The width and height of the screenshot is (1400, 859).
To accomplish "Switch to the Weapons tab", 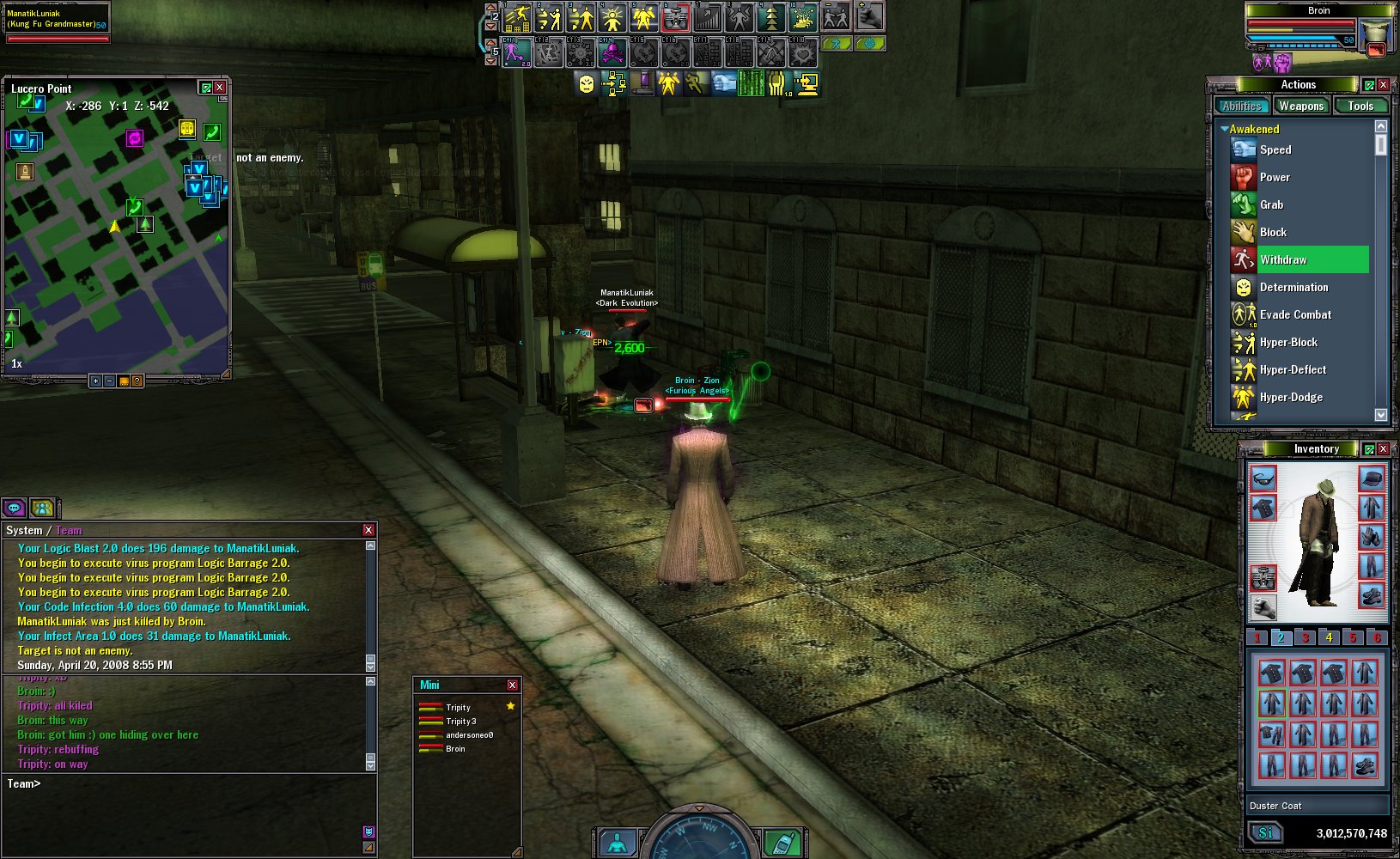I will (x=1300, y=106).
